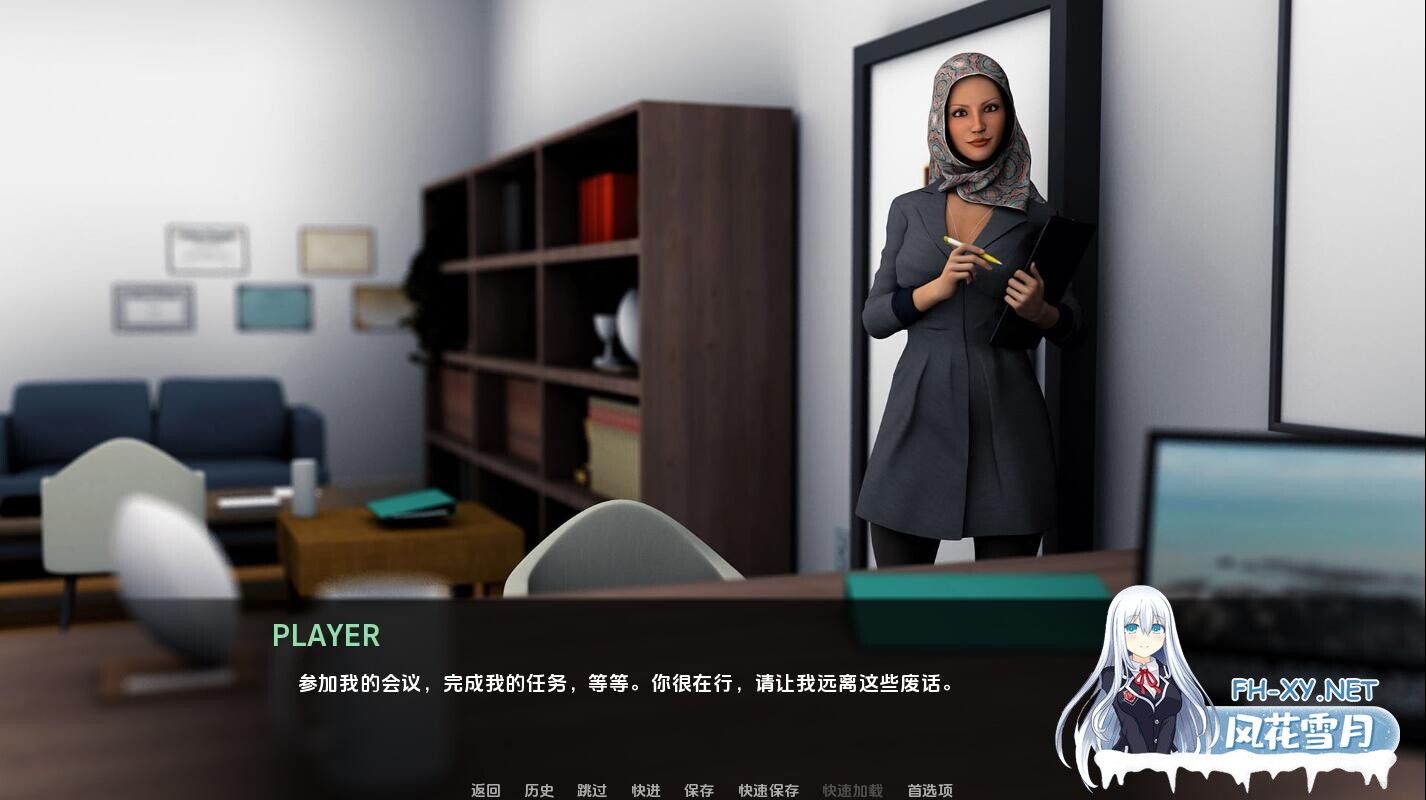
Task: Click the grayed 快速加载 quick load option
Action: pyautogui.click(x=850, y=790)
